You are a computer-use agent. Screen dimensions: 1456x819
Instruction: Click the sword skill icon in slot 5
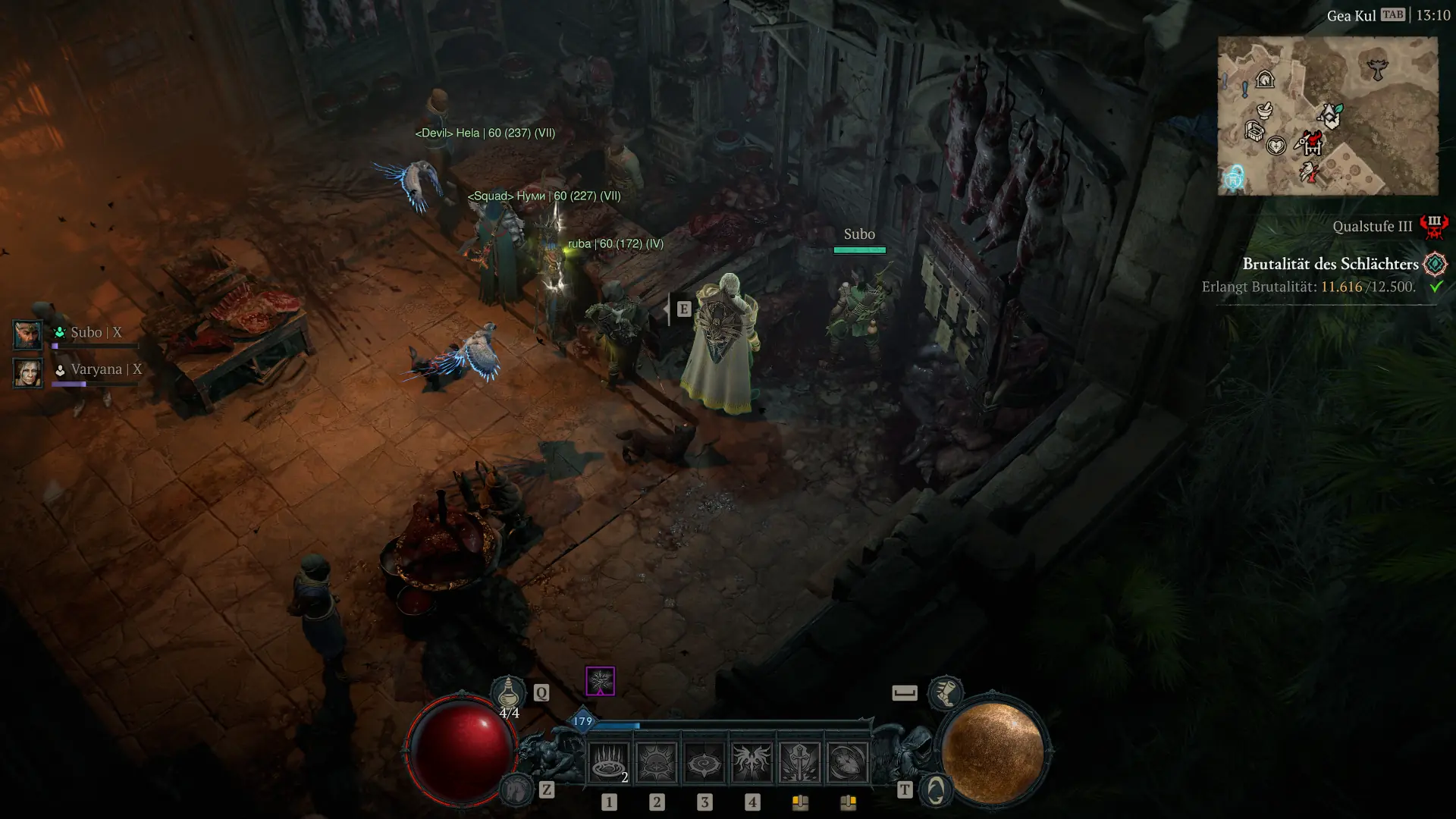point(799,760)
